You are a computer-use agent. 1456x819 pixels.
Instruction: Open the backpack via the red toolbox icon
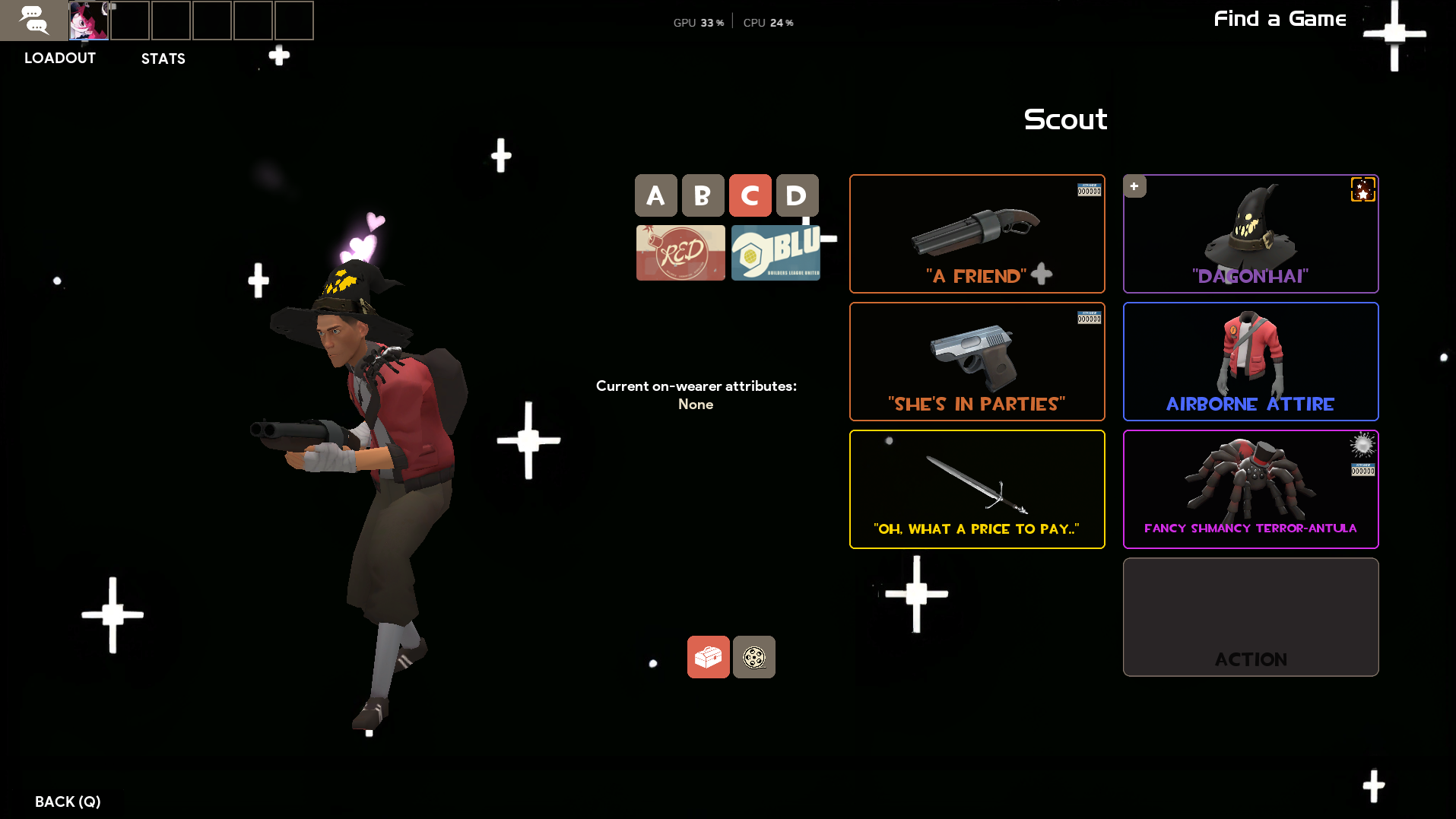tap(708, 657)
